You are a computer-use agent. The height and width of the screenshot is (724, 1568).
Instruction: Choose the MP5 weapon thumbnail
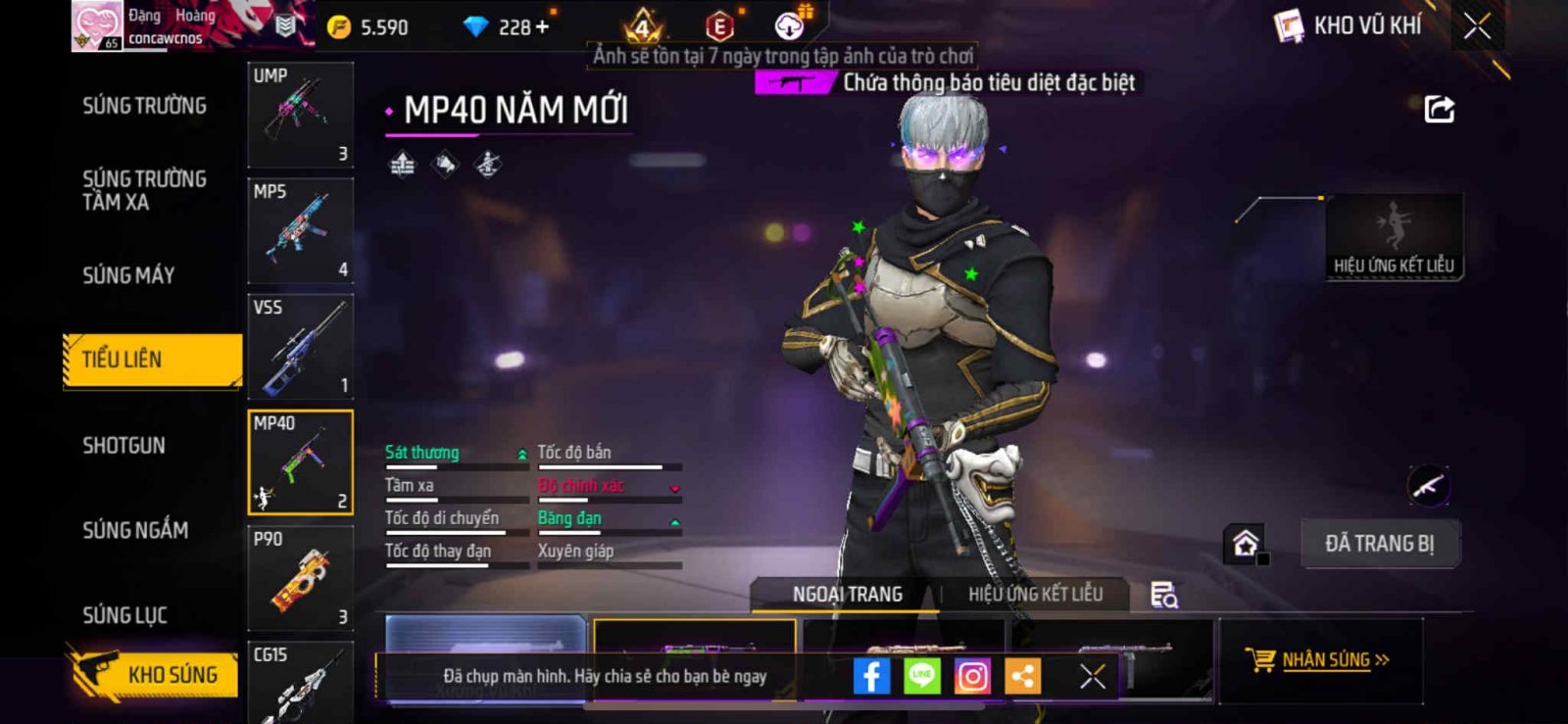pyautogui.click(x=300, y=230)
